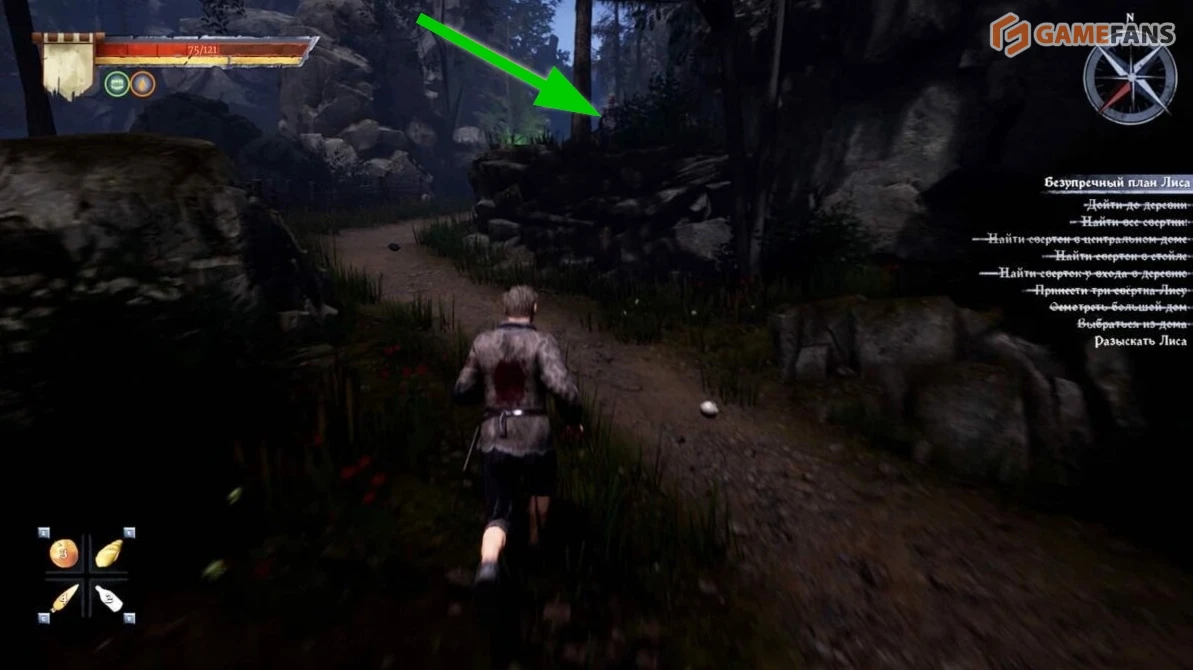Use the white bottle quick slot
Viewport: 1193px width, 670px height.
click(x=108, y=598)
